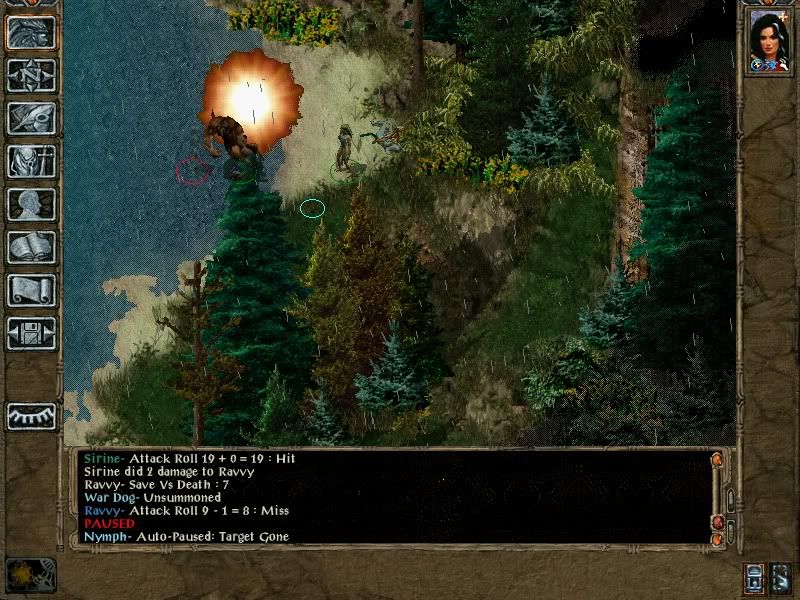
Task: Click the game clock sun dial
Action: 30,575
